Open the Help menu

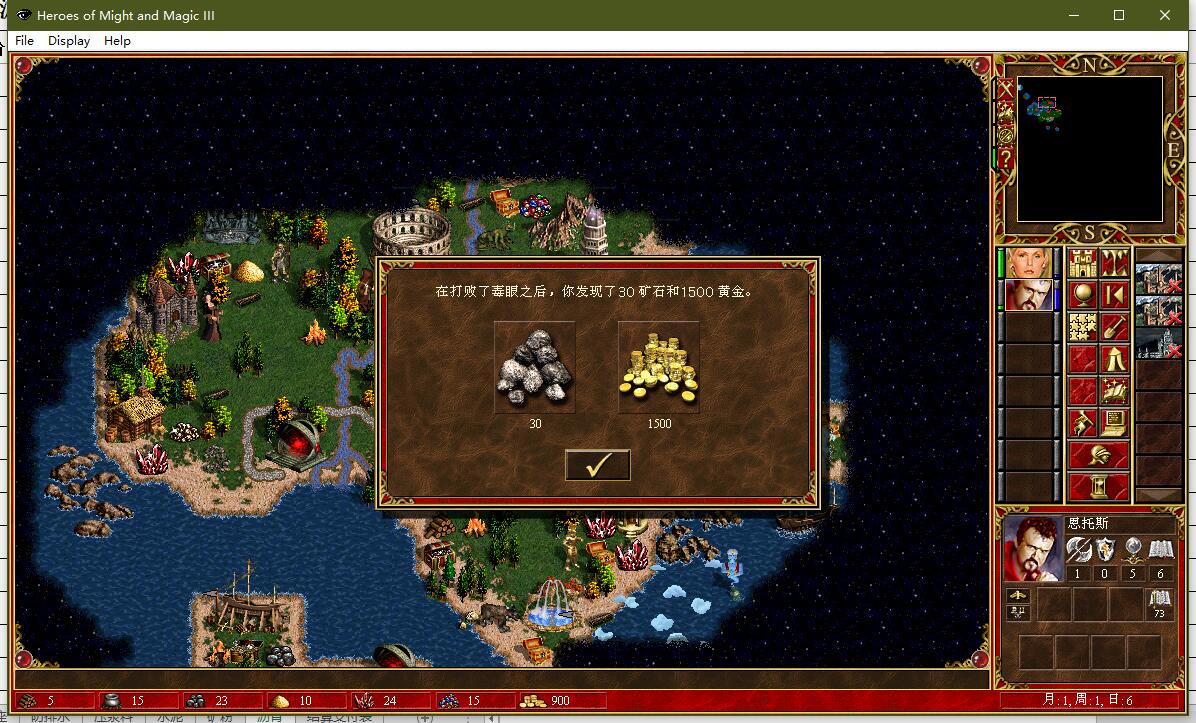coord(117,41)
